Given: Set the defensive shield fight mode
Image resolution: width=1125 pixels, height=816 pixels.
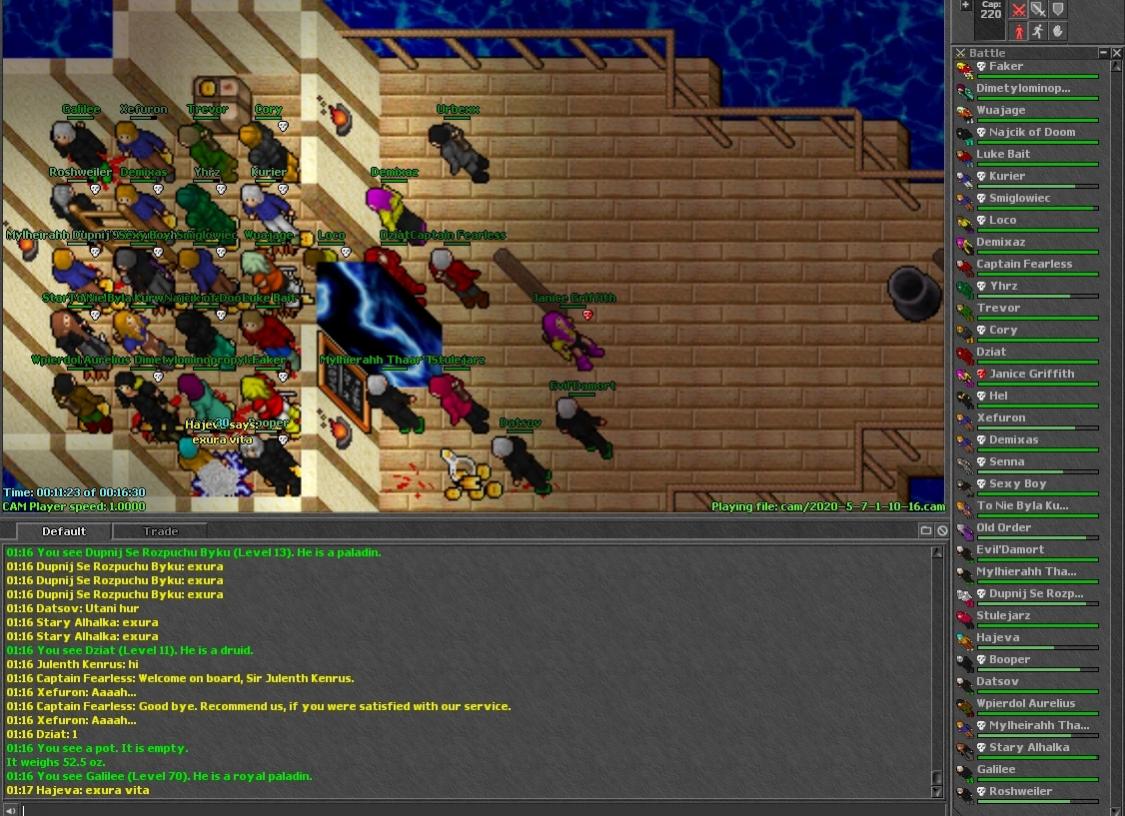Looking at the screenshot, I should coord(1058,10).
